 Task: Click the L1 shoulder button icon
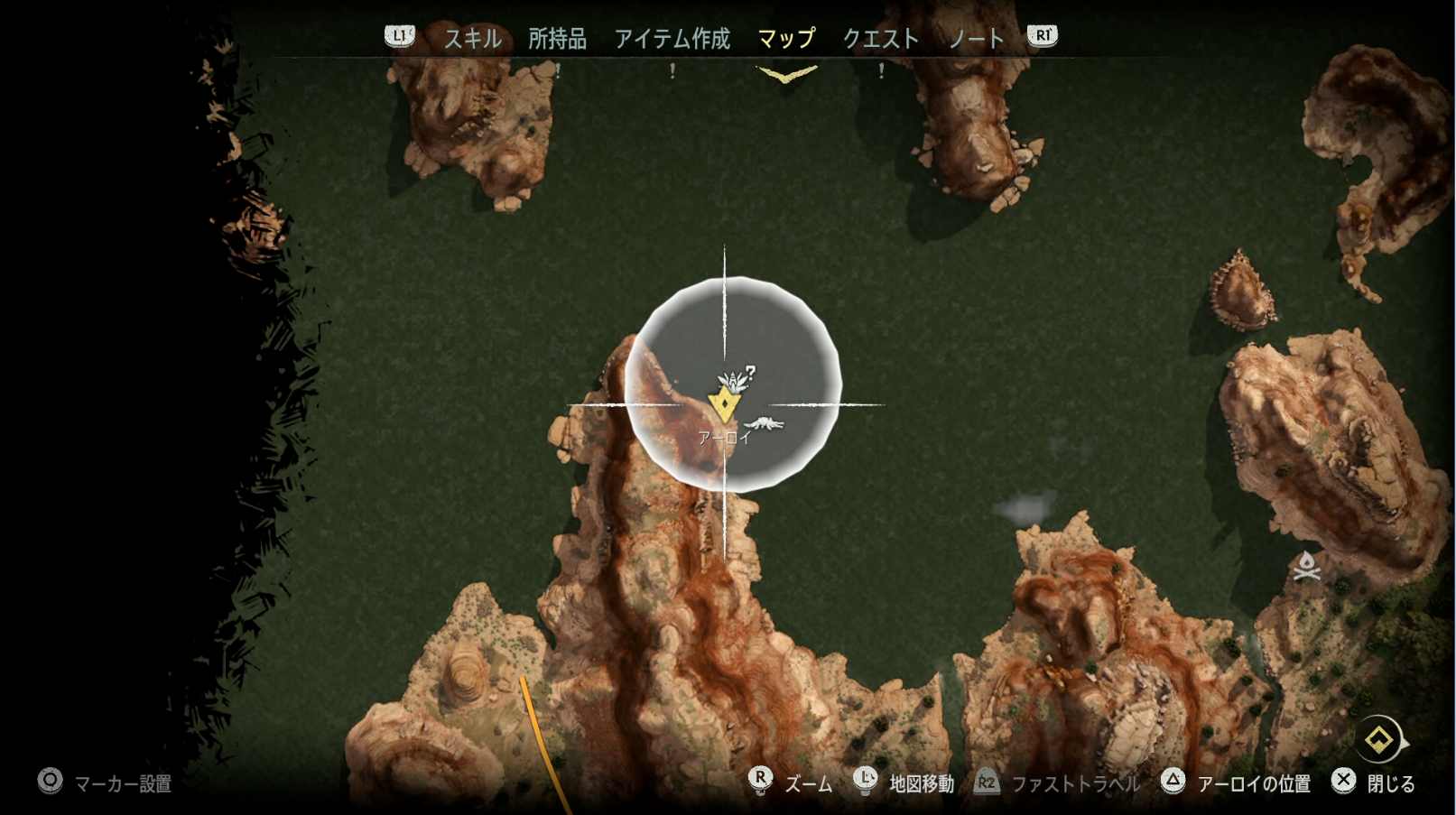397,37
